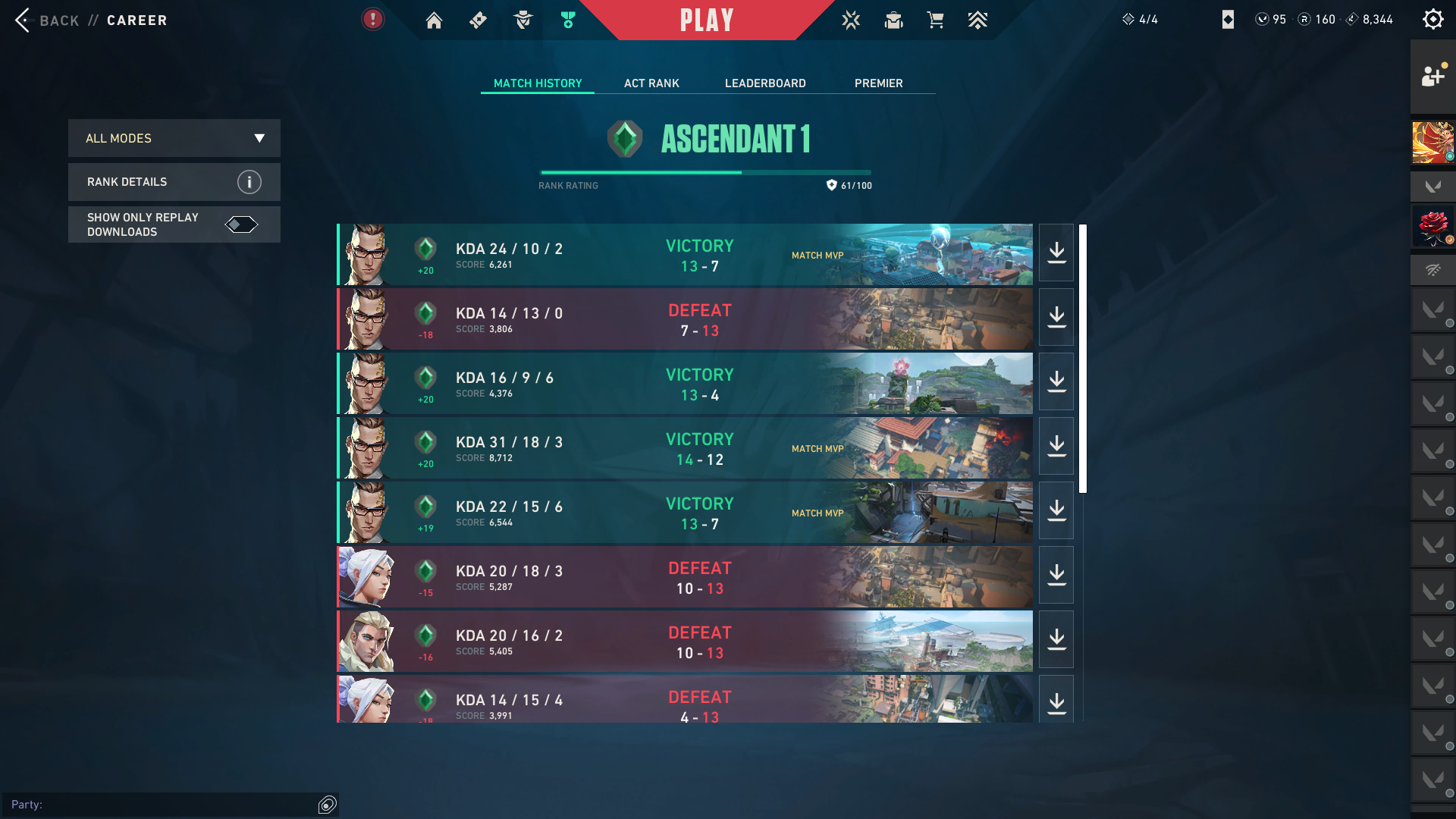Download replay of the 13-4 victory
Viewport: 1456px width, 819px height.
click(1056, 382)
